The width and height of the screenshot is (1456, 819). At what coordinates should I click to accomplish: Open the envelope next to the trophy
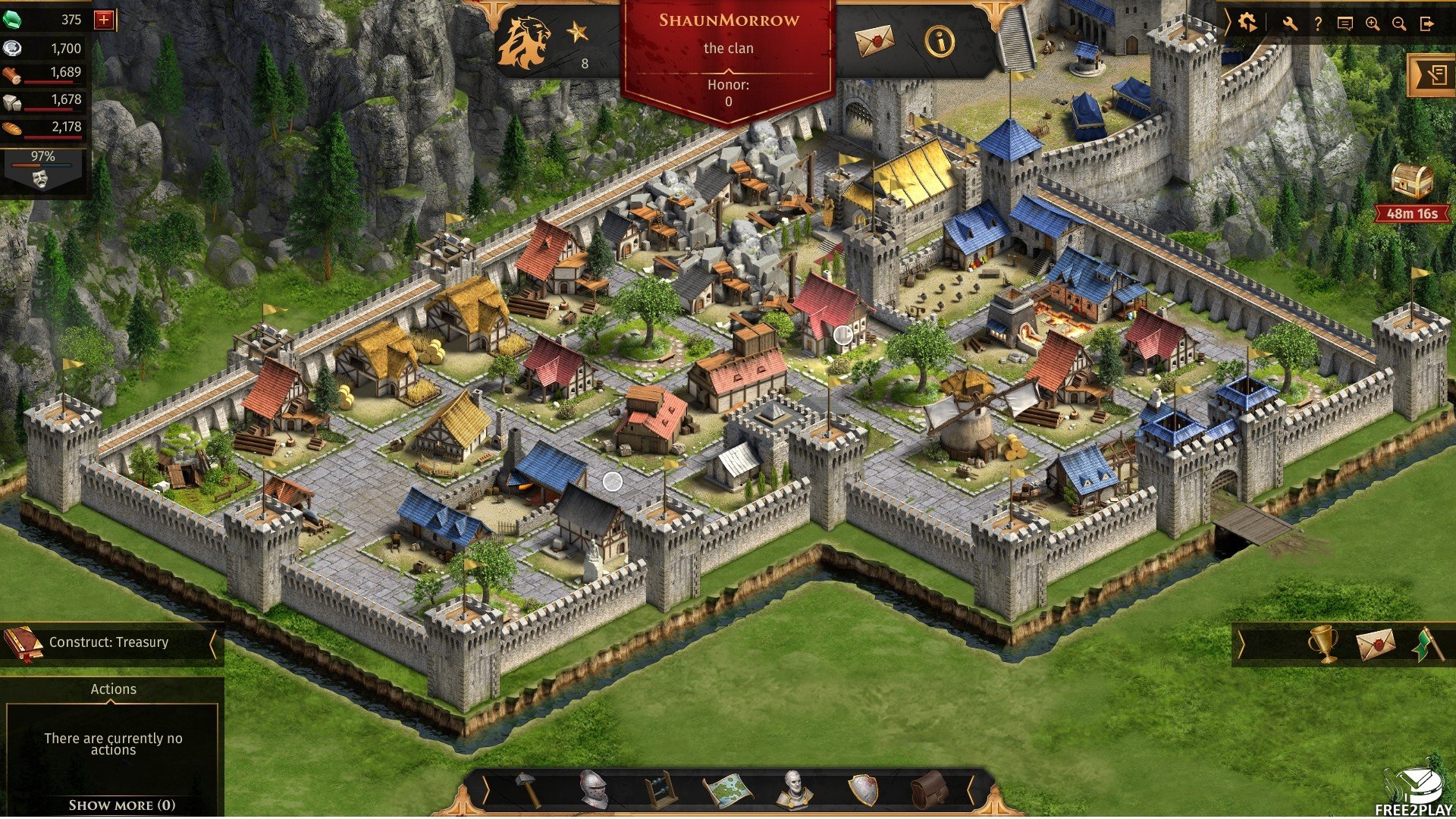pyautogui.click(x=1375, y=645)
